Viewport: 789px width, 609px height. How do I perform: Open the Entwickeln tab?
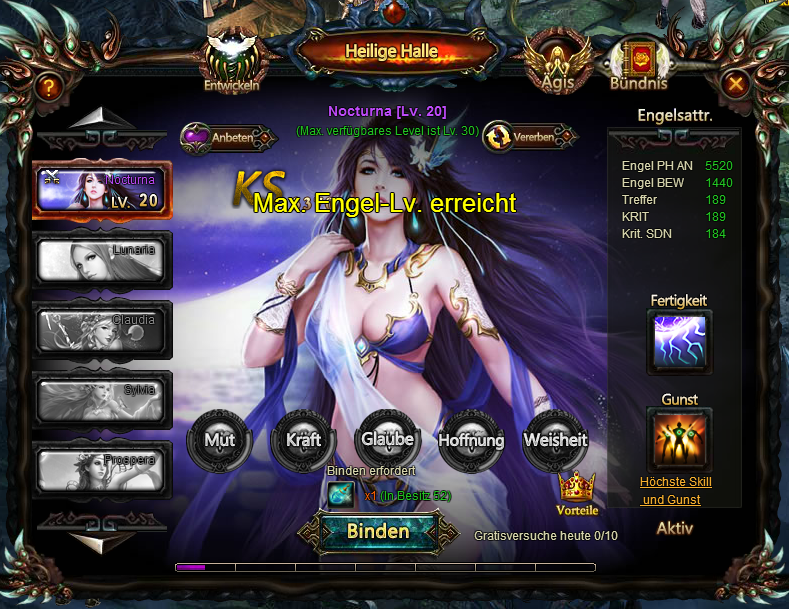tap(232, 62)
